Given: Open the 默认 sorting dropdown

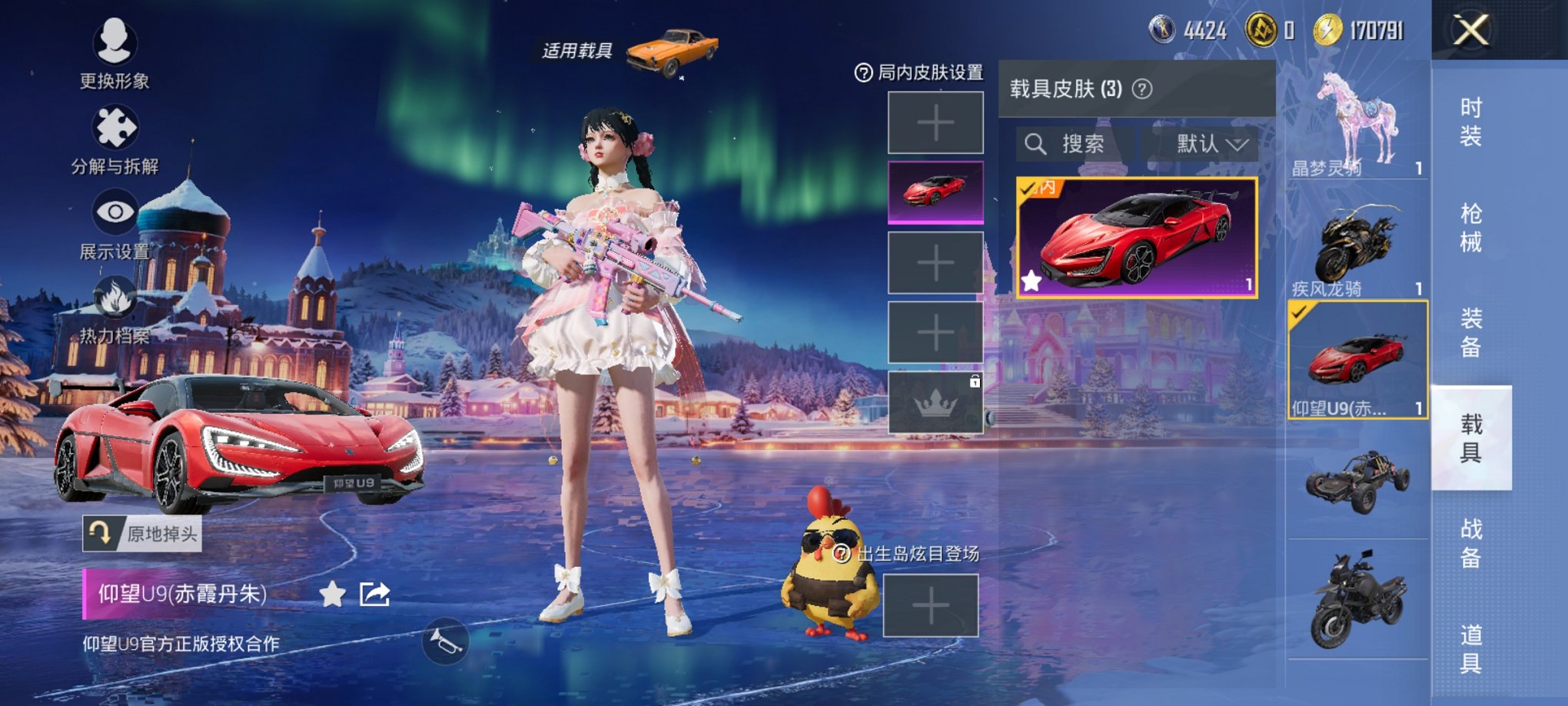Looking at the screenshot, I should (x=1207, y=145).
